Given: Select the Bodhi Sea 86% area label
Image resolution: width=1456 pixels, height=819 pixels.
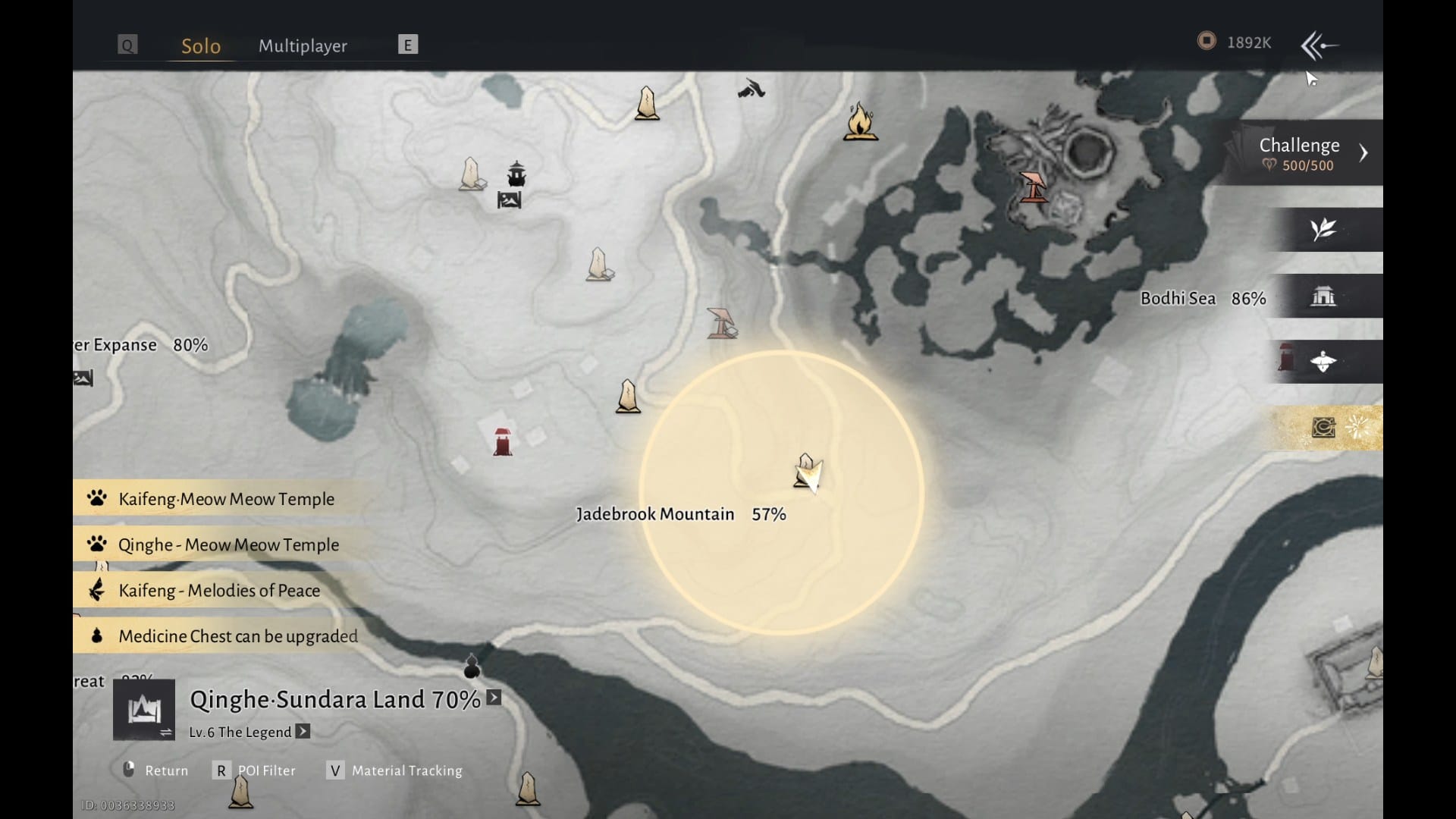Looking at the screenshot, I should coord(1203,299).
